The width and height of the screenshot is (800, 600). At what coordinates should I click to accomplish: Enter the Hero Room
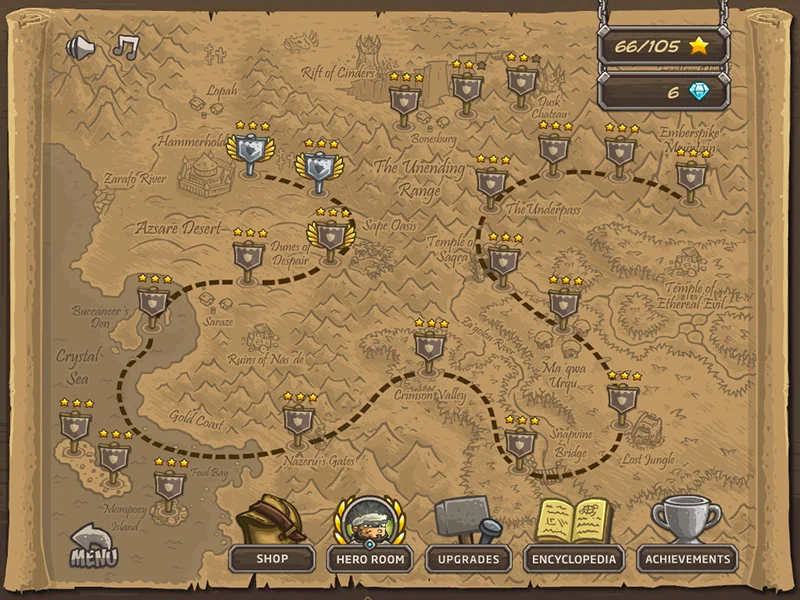pos(370,558)
